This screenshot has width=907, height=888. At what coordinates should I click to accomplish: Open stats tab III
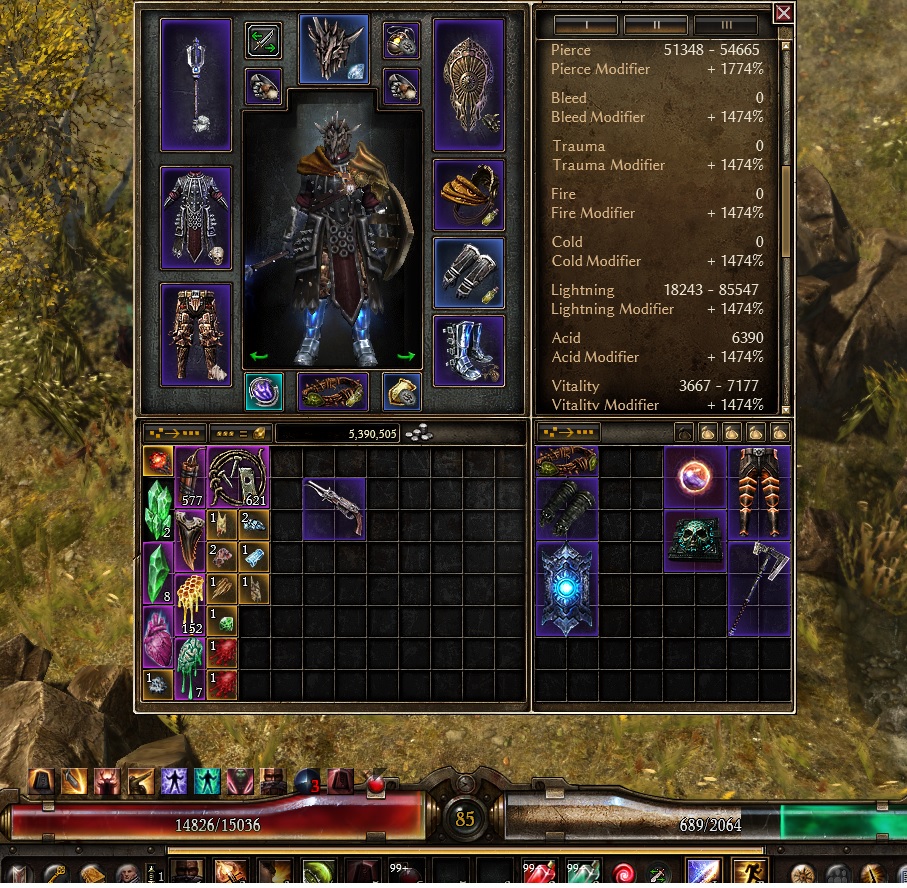(725, 24)
